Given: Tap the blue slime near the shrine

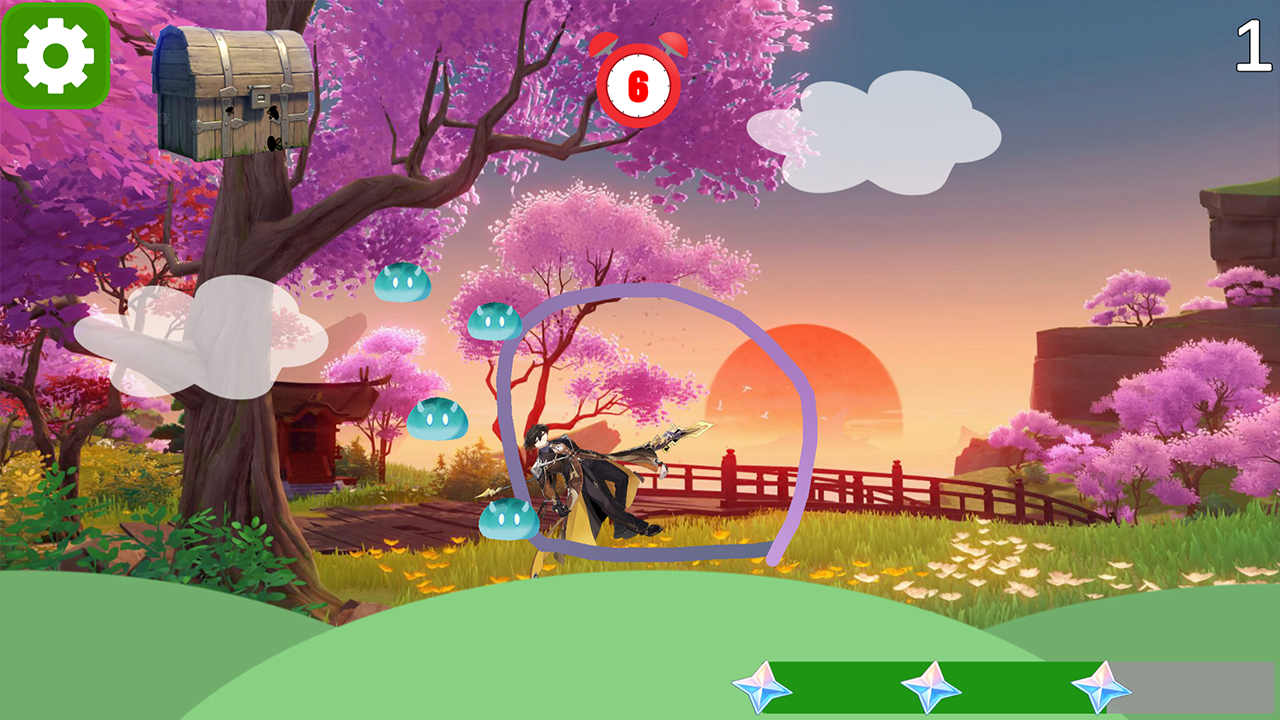Looking at the screenshot, I should (x=437, y=418).
